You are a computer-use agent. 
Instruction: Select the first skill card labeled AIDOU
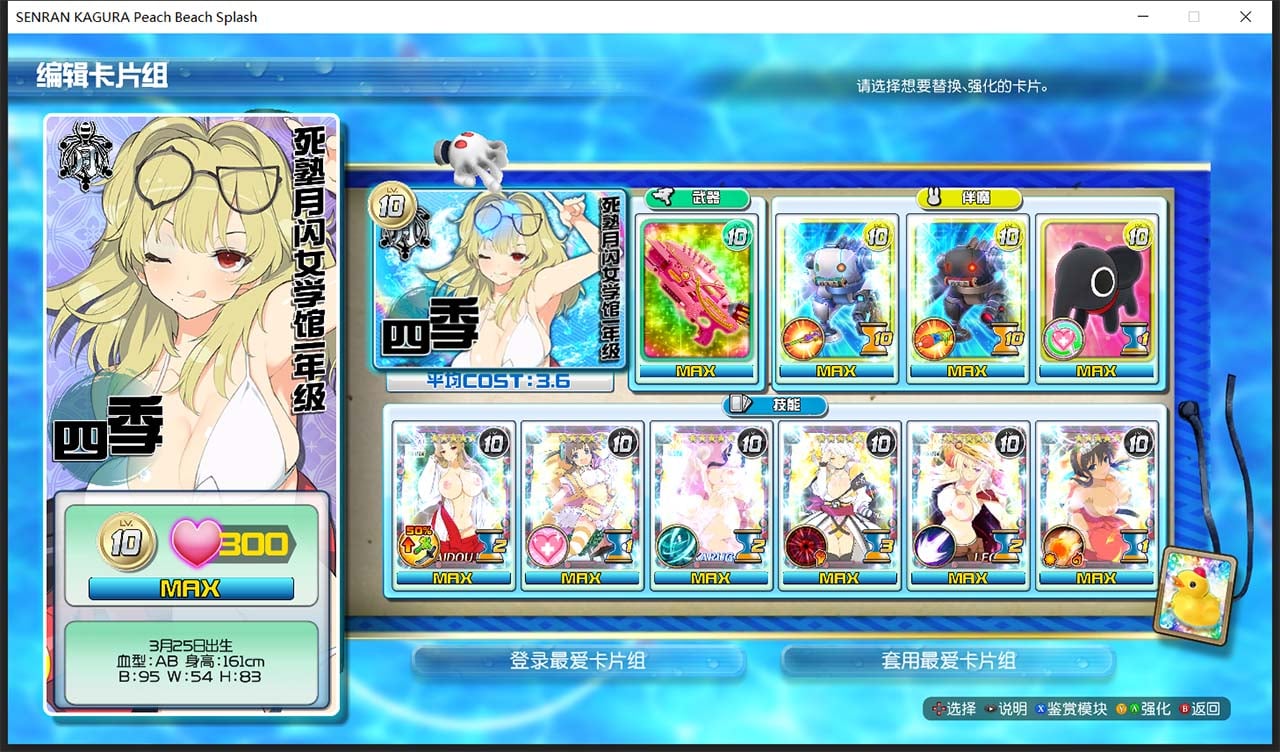point(454,505)
